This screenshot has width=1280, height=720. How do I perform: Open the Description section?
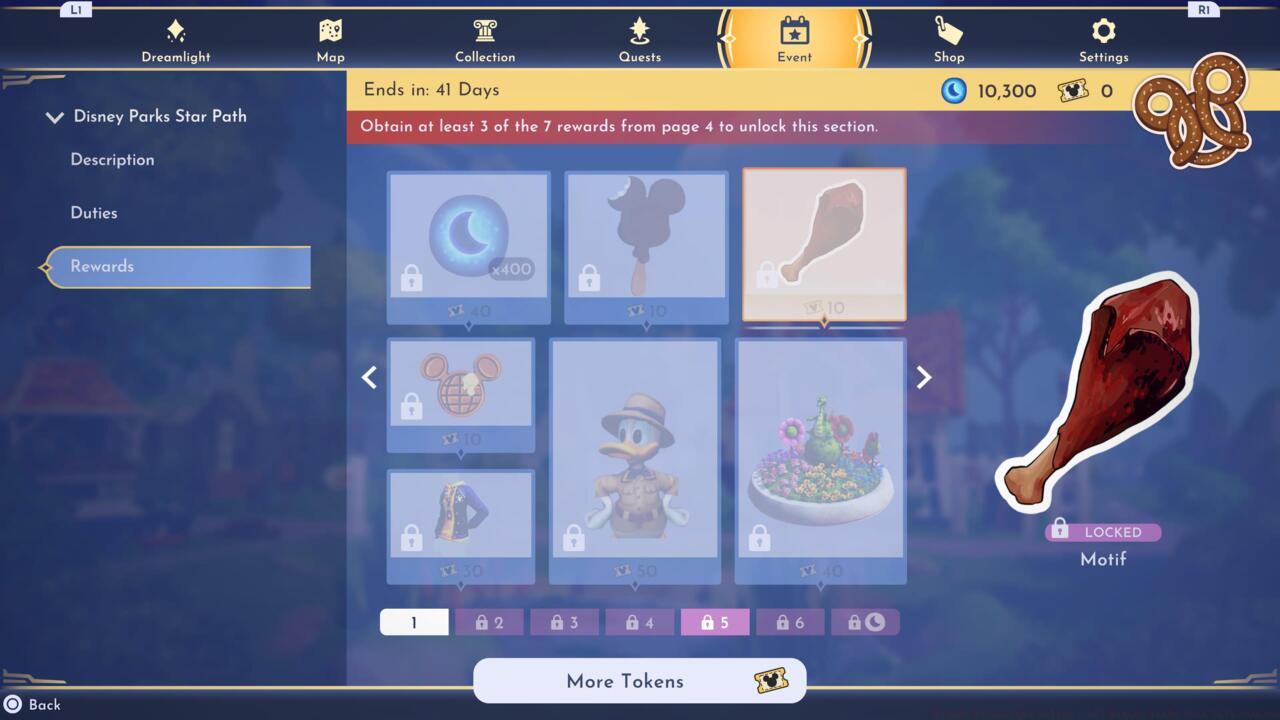pos(111,159)
